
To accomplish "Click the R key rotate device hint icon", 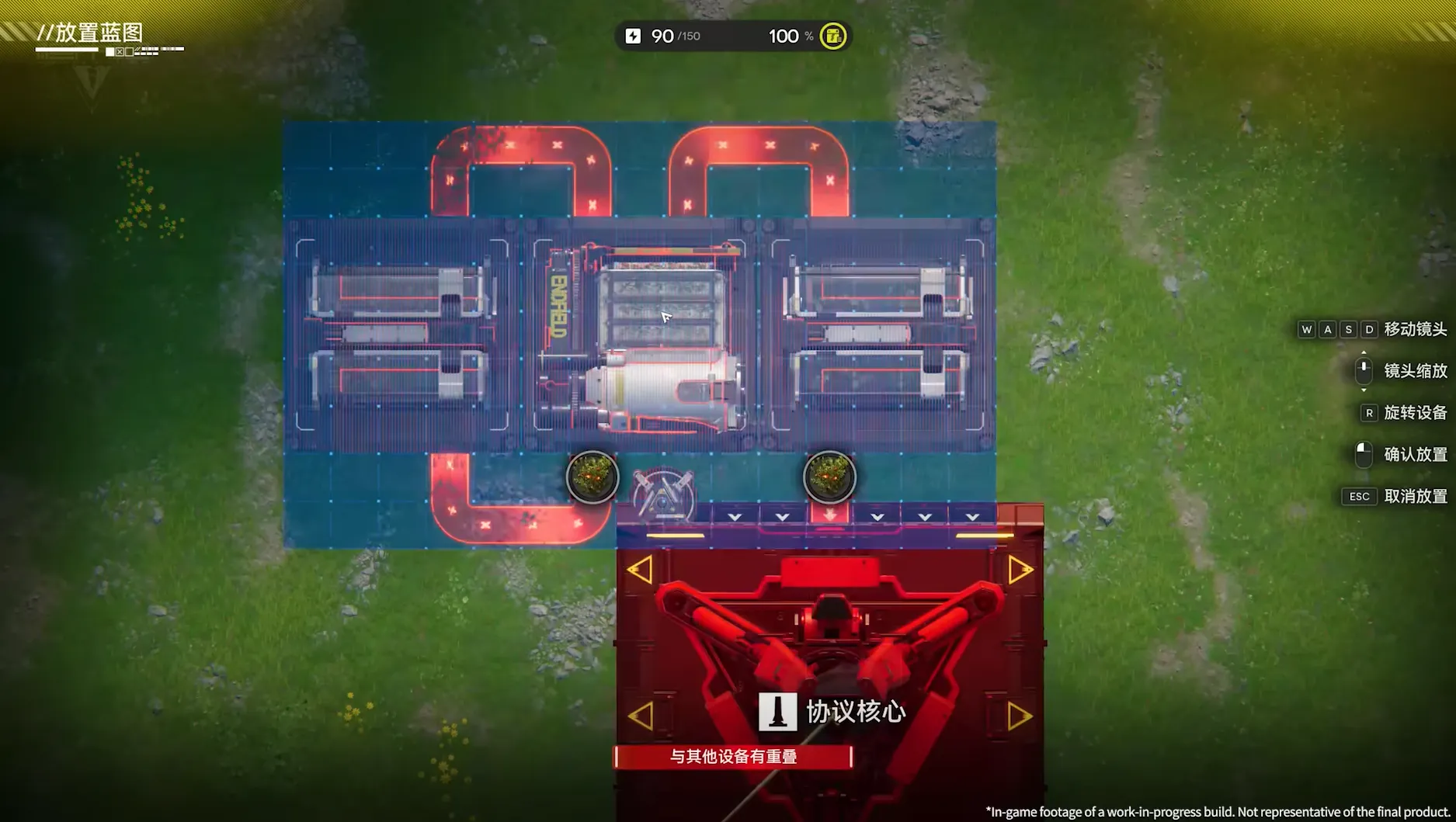I will 1369,412.
